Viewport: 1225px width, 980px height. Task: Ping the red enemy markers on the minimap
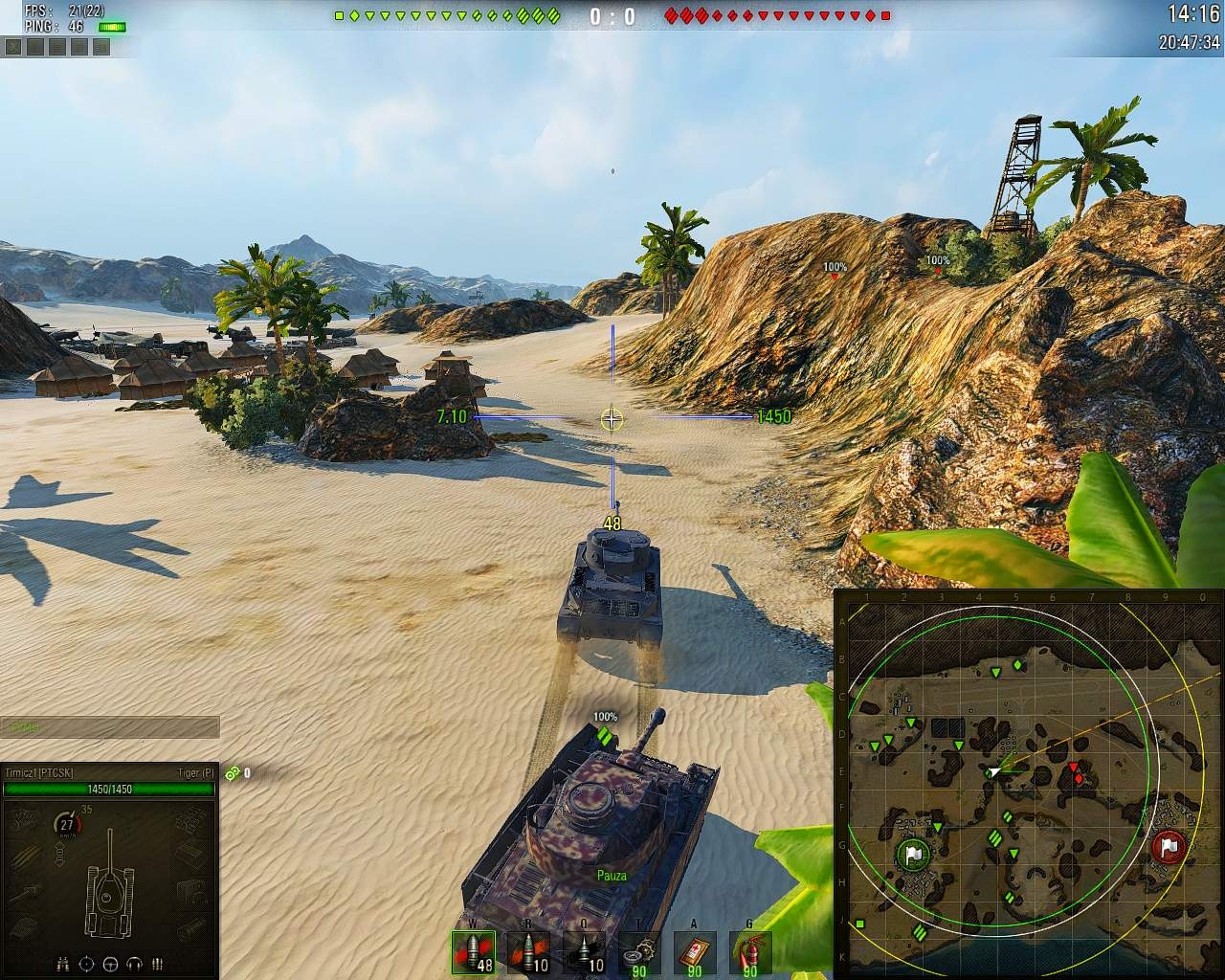click(x=1076, y=773)
